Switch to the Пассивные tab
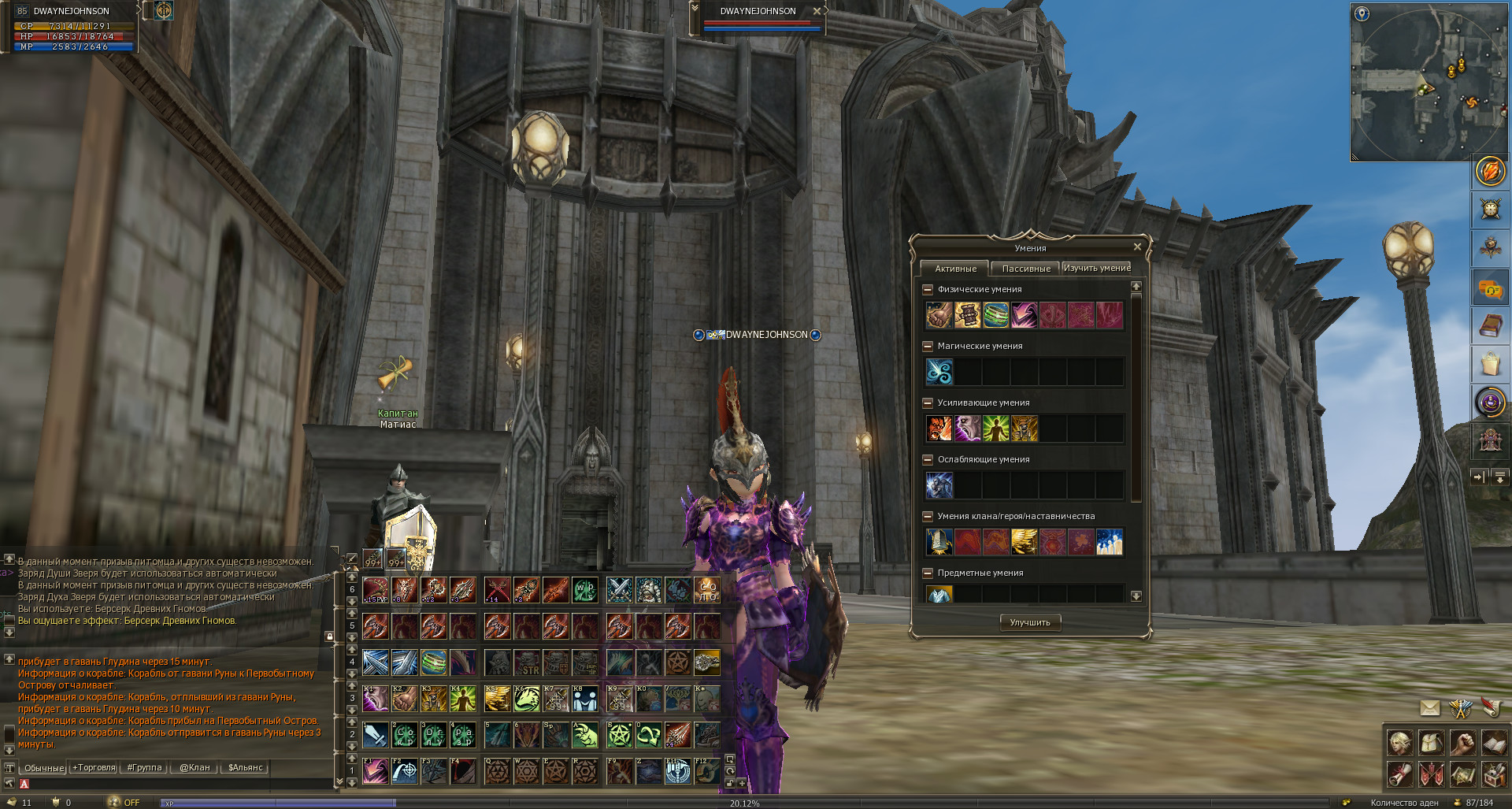The height and width of the screenshot is (809, 1512). (1025, 269)
